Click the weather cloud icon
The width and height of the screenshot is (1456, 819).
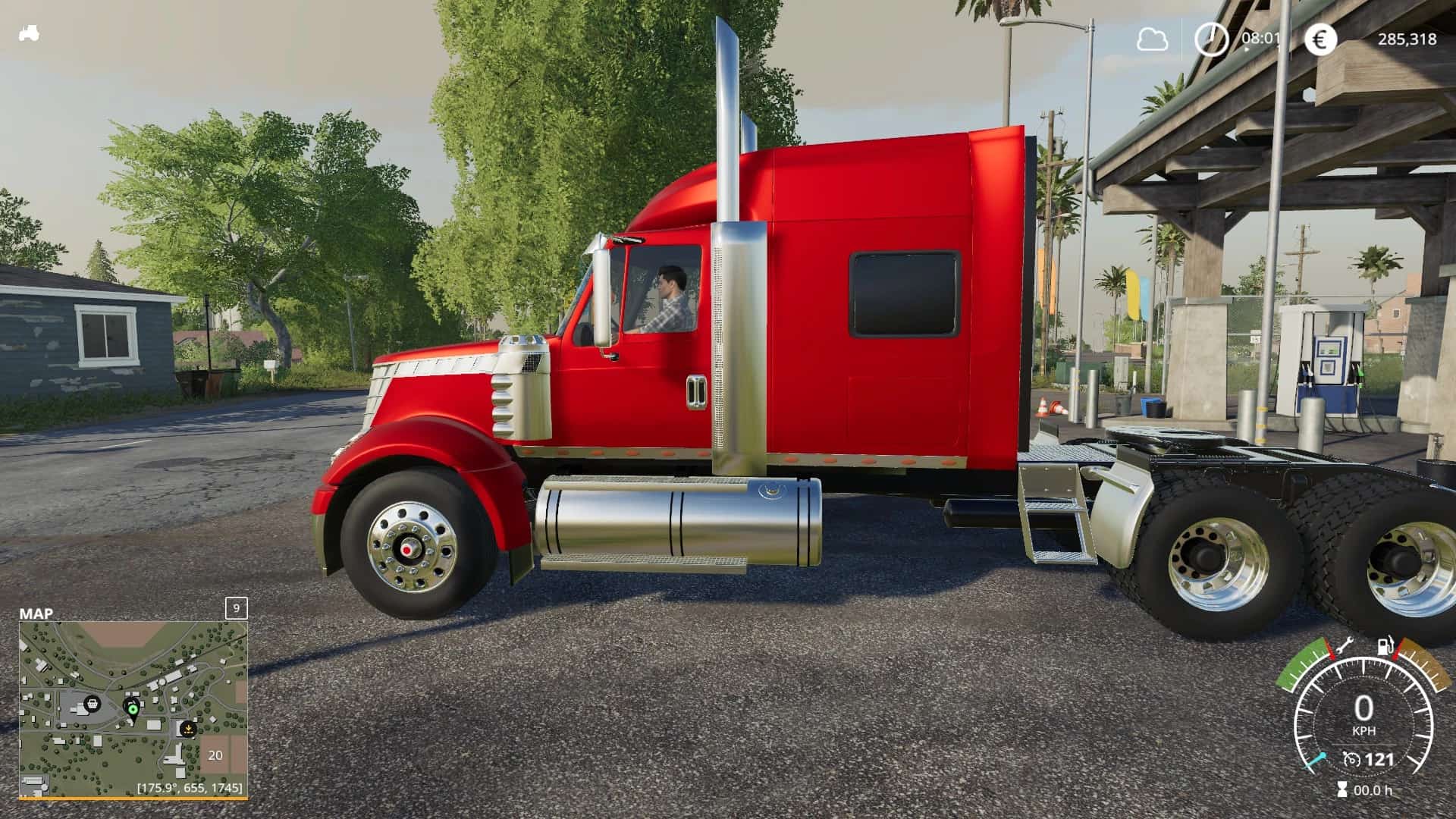tap(1152, 38)
